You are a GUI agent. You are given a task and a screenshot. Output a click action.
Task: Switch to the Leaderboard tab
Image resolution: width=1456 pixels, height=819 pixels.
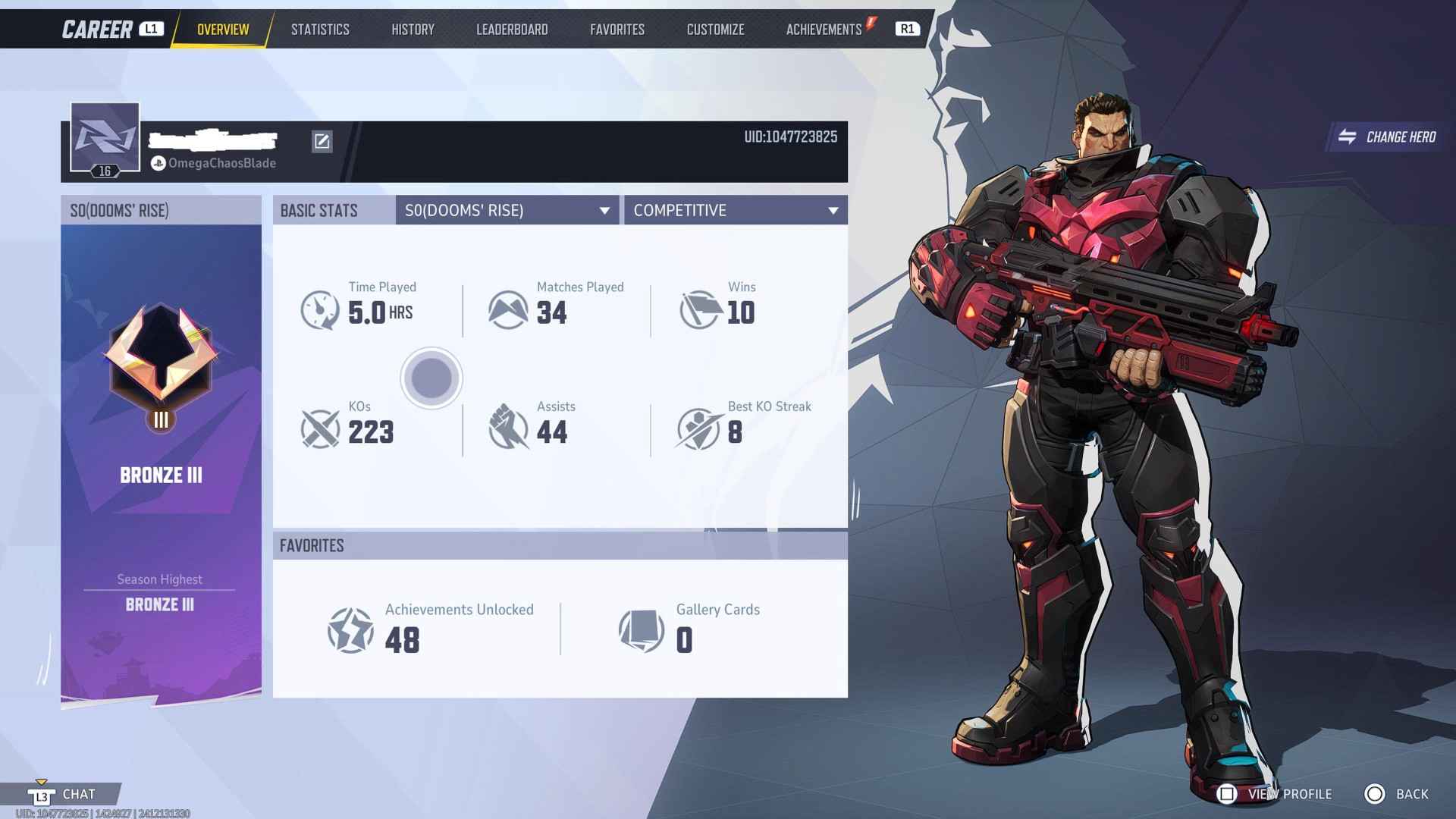(512, 29)
